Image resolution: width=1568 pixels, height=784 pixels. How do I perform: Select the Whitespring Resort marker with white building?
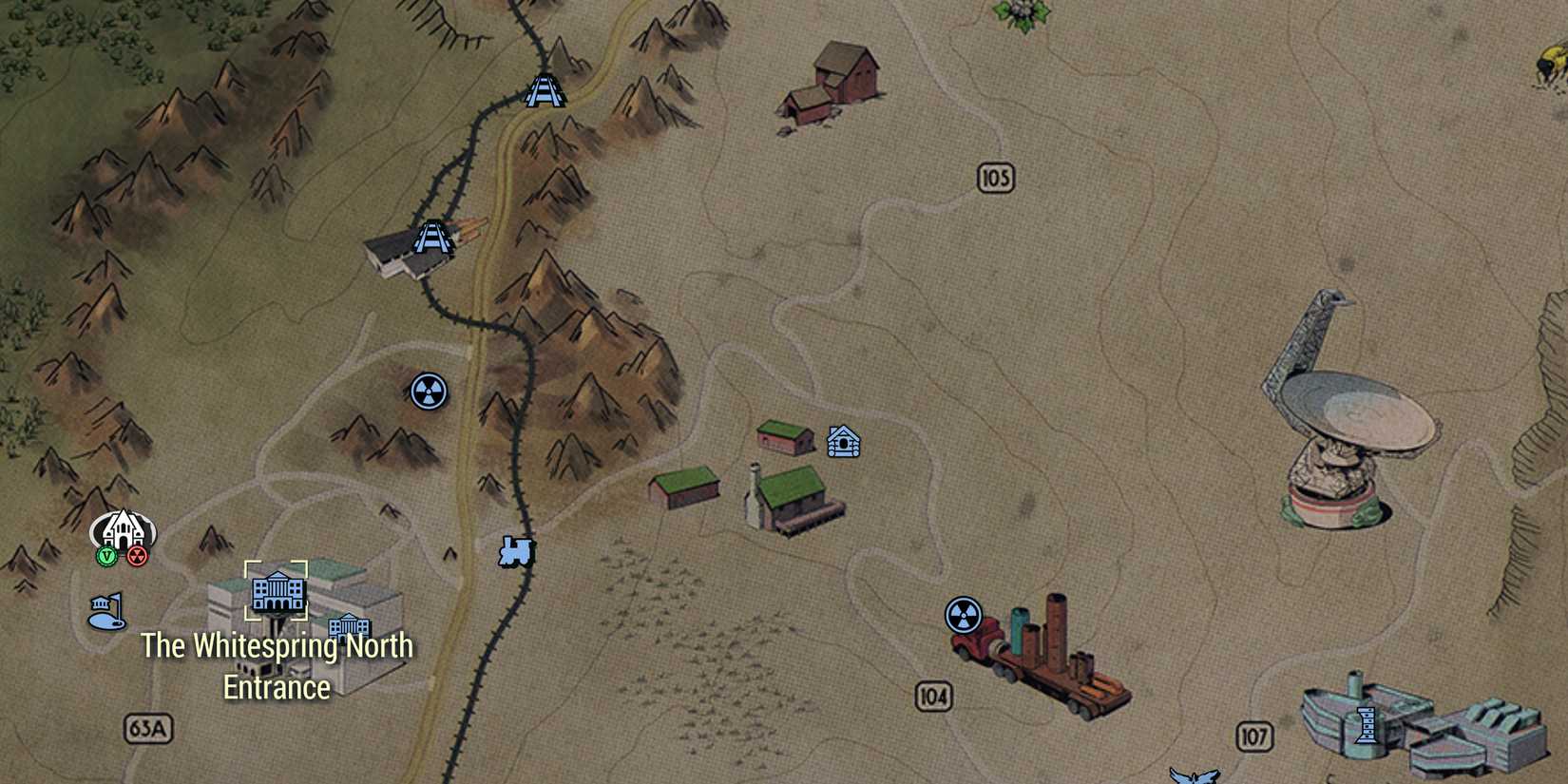click(122, 529)
